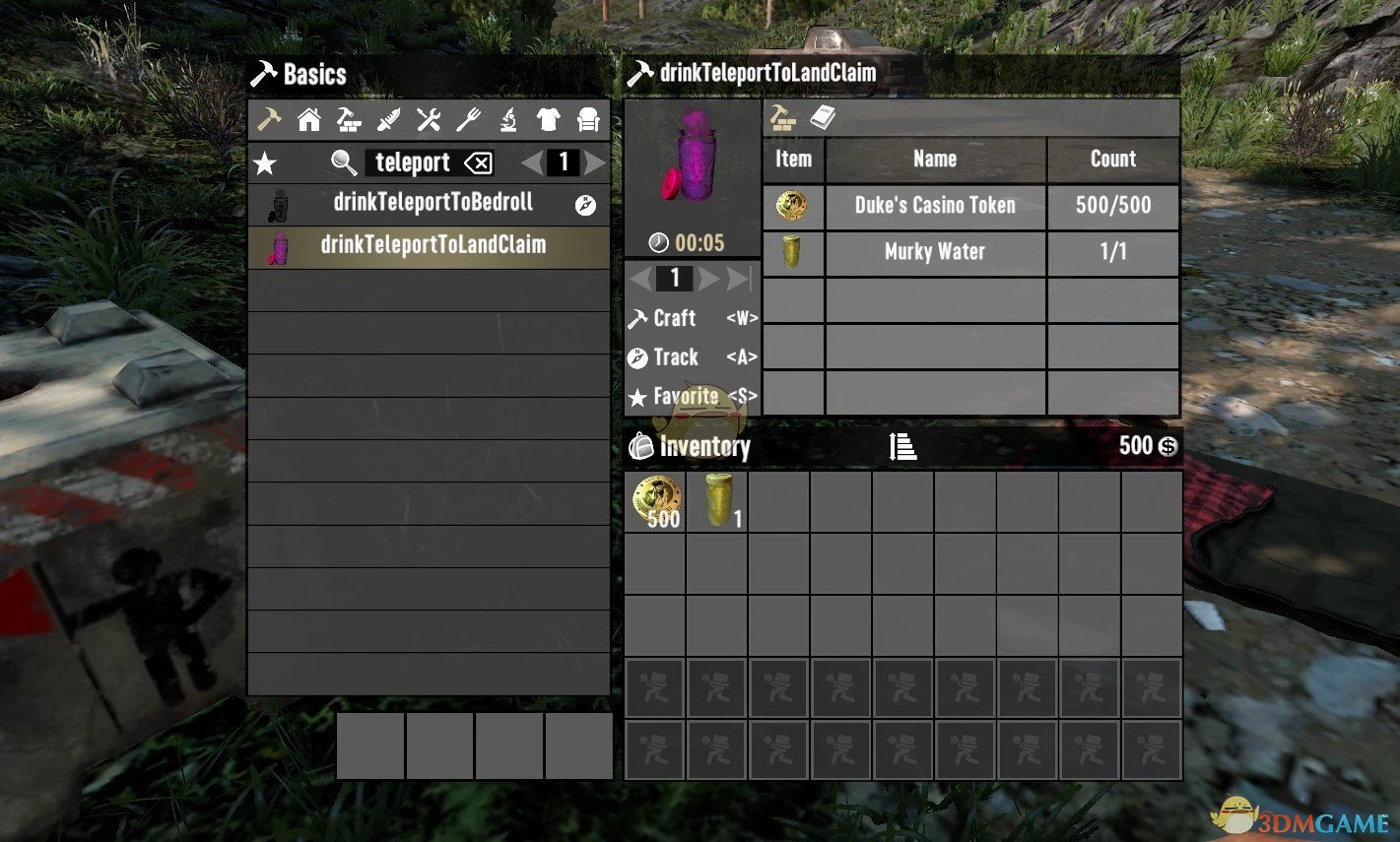This screenshot has height=842, width=1400.
Task: Select the knife weapons category
Action: coord(388,118)
